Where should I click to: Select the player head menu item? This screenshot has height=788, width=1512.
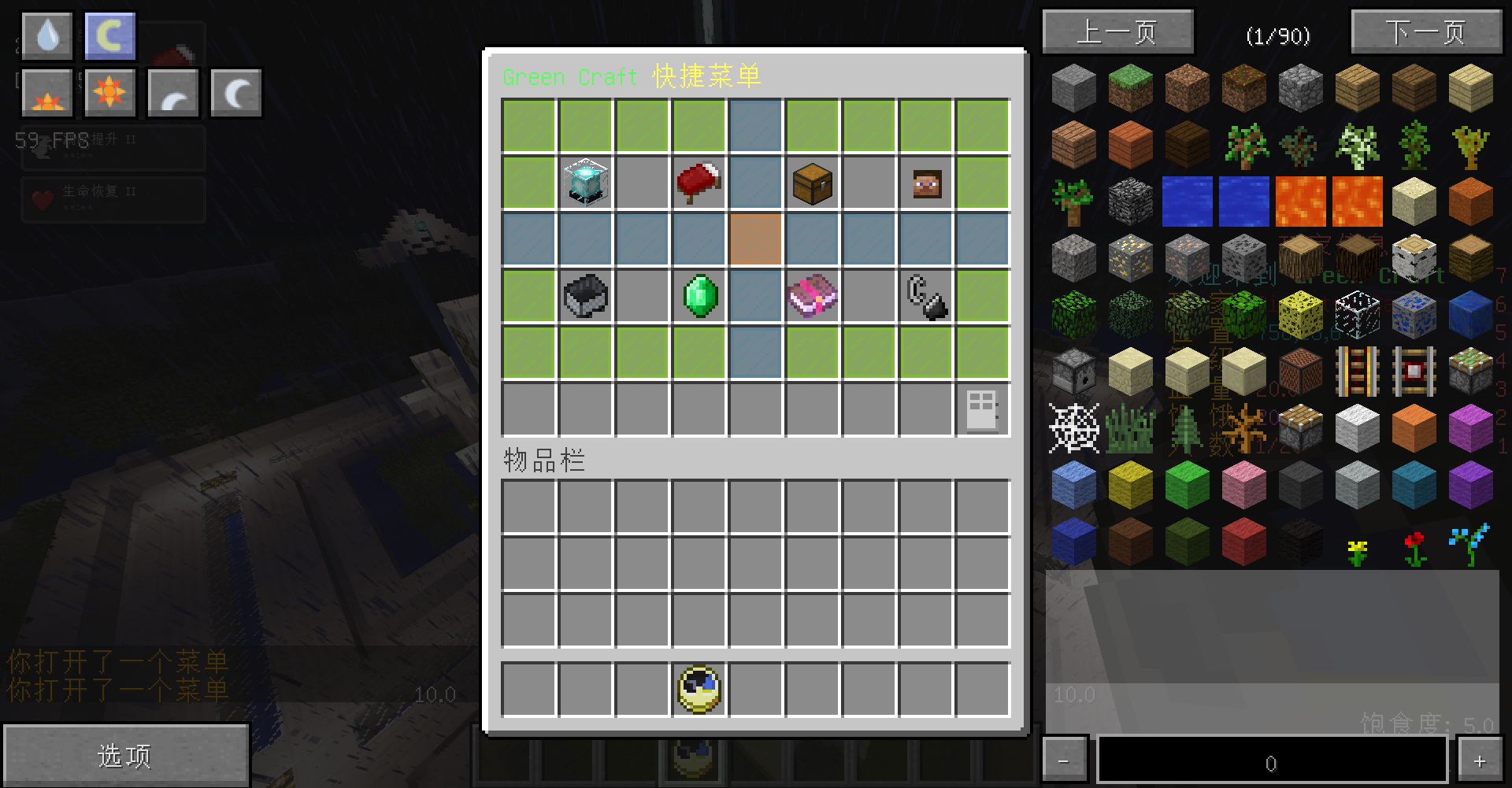coord(926,183)
